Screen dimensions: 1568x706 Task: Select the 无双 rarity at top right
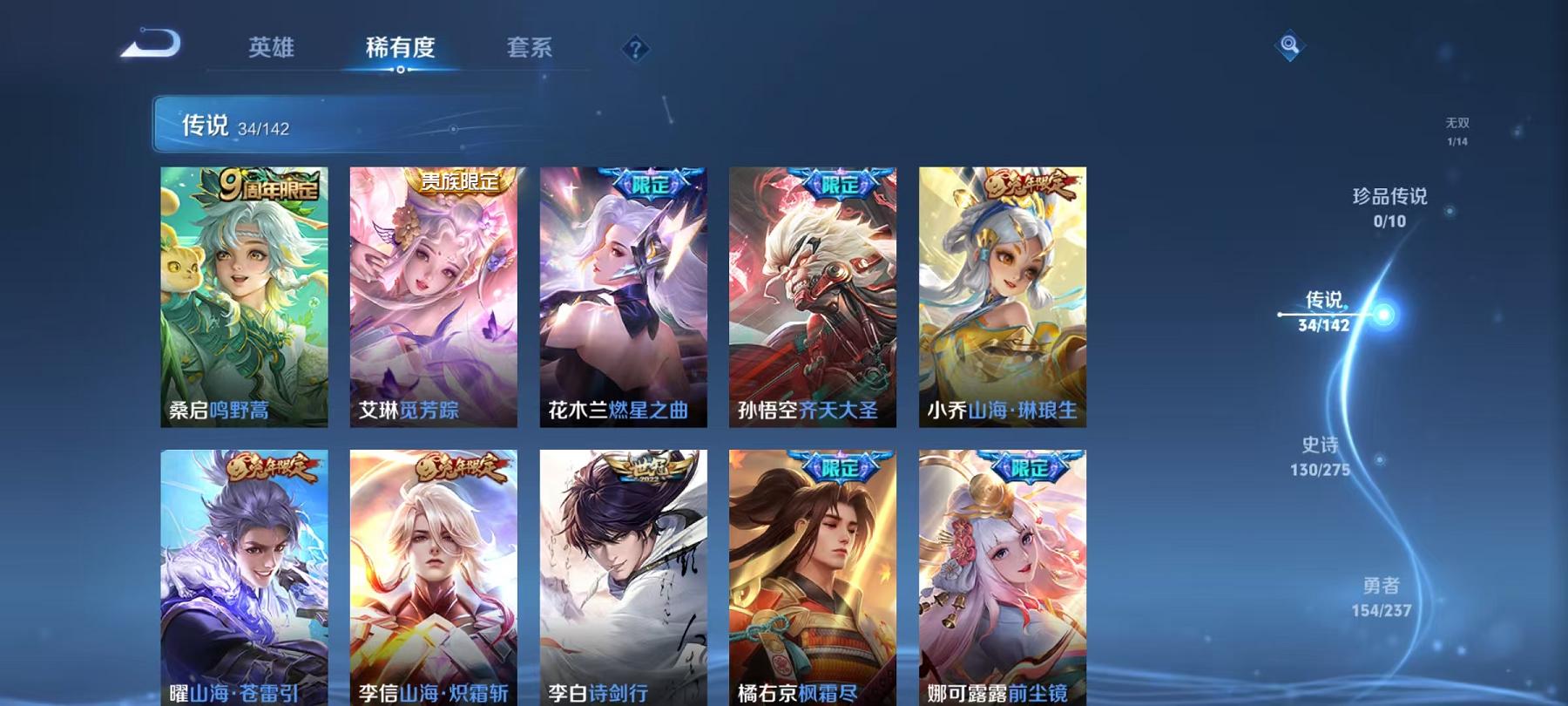(x=1457, y=129)
